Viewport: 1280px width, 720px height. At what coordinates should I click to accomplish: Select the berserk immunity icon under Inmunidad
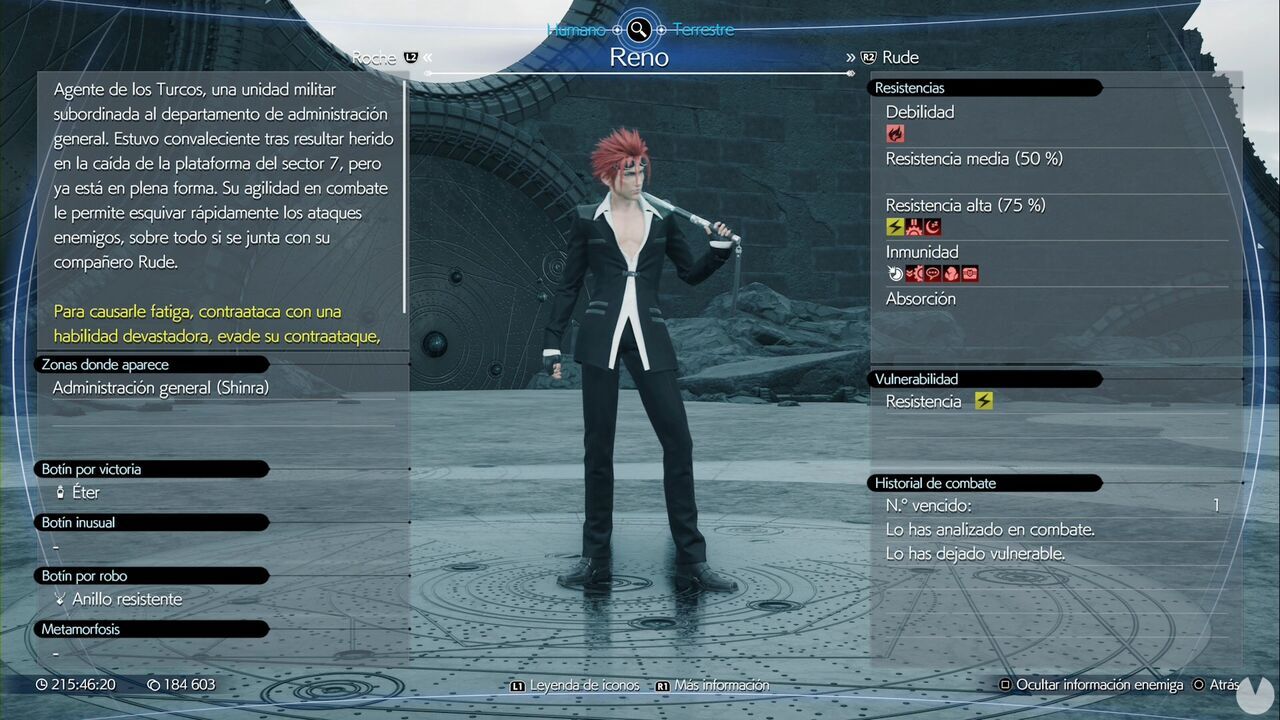(x=950, y=272)
